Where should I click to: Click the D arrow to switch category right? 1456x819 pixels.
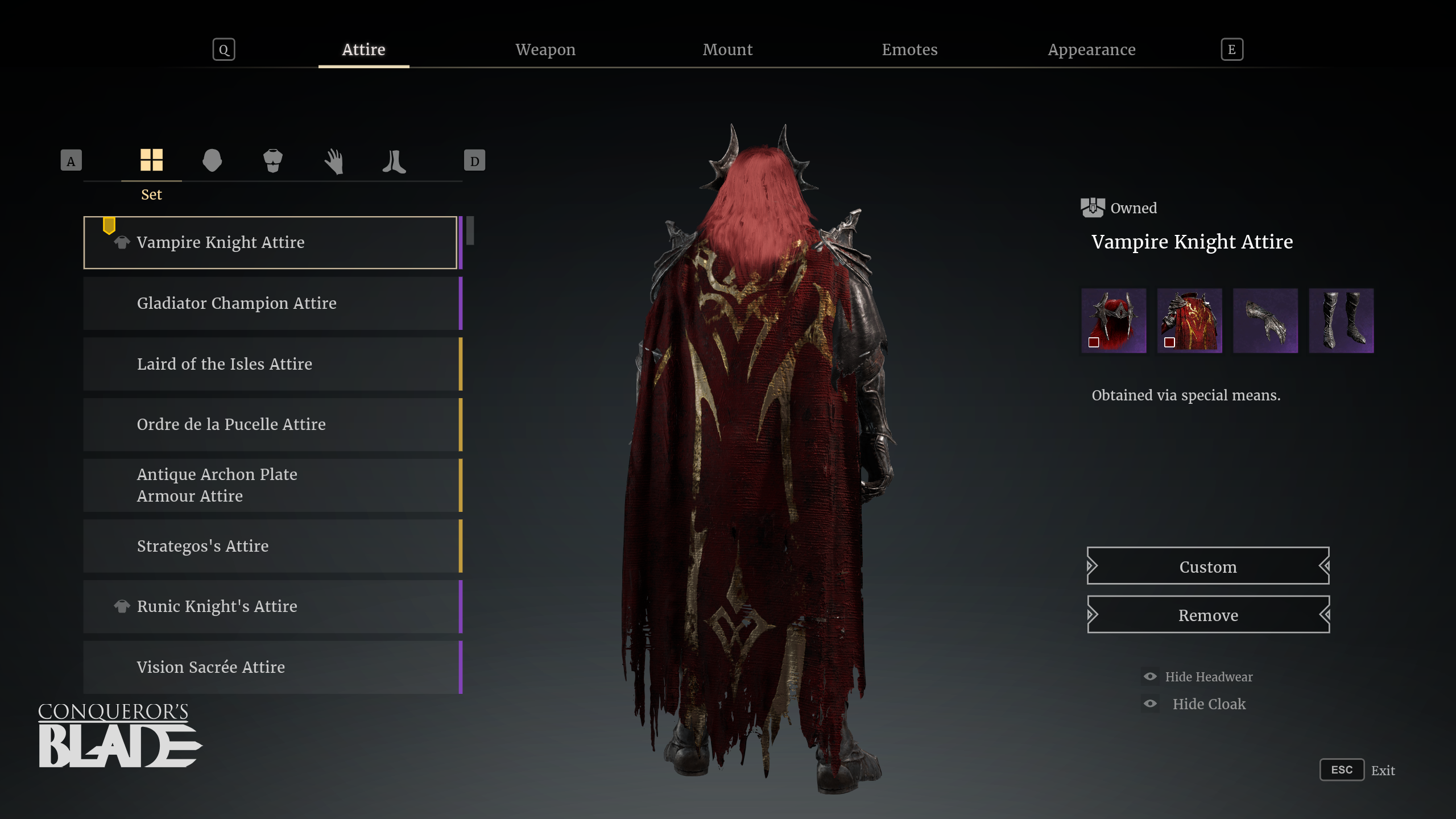click(475, 161)
